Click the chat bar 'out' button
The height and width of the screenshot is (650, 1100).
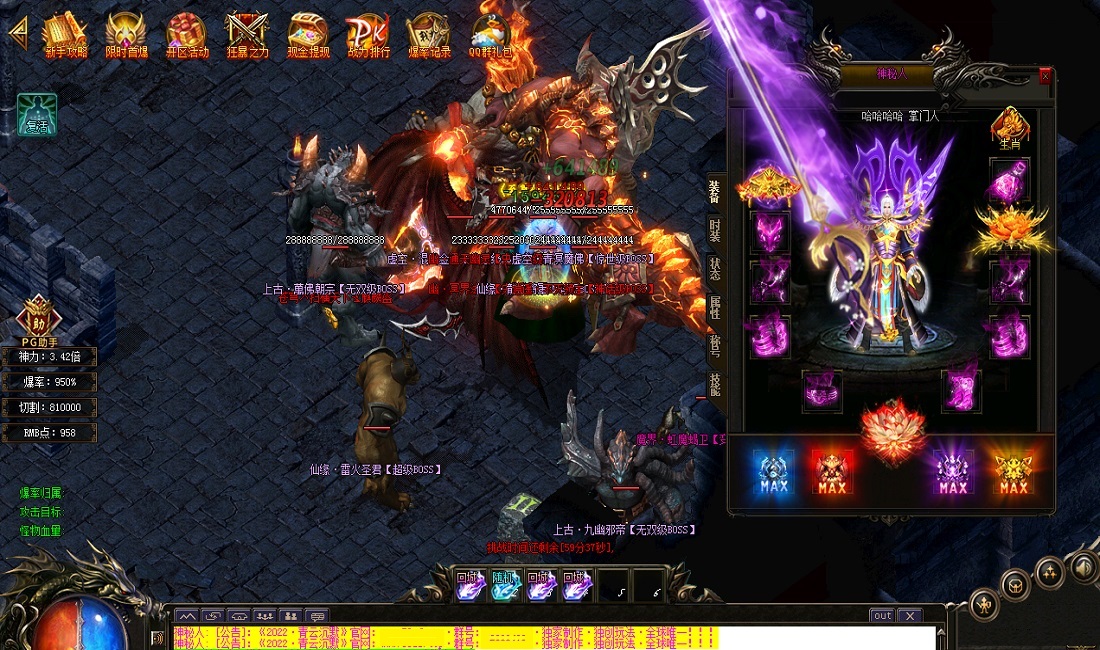[x=881, y=616]
